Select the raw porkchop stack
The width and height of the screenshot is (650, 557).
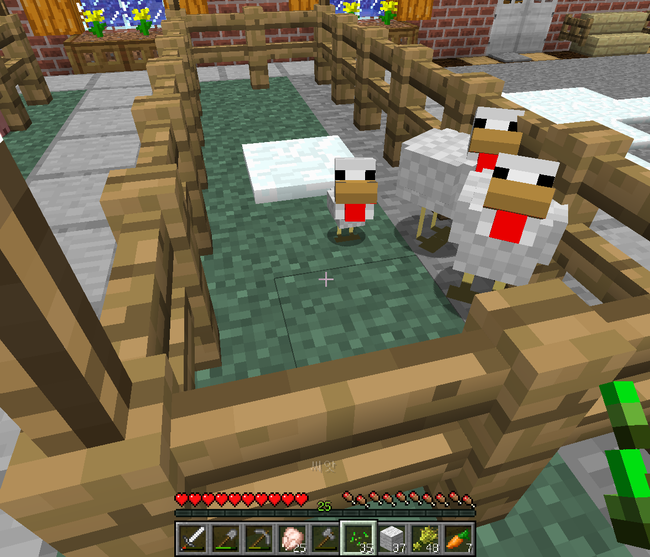pos(291,538)
